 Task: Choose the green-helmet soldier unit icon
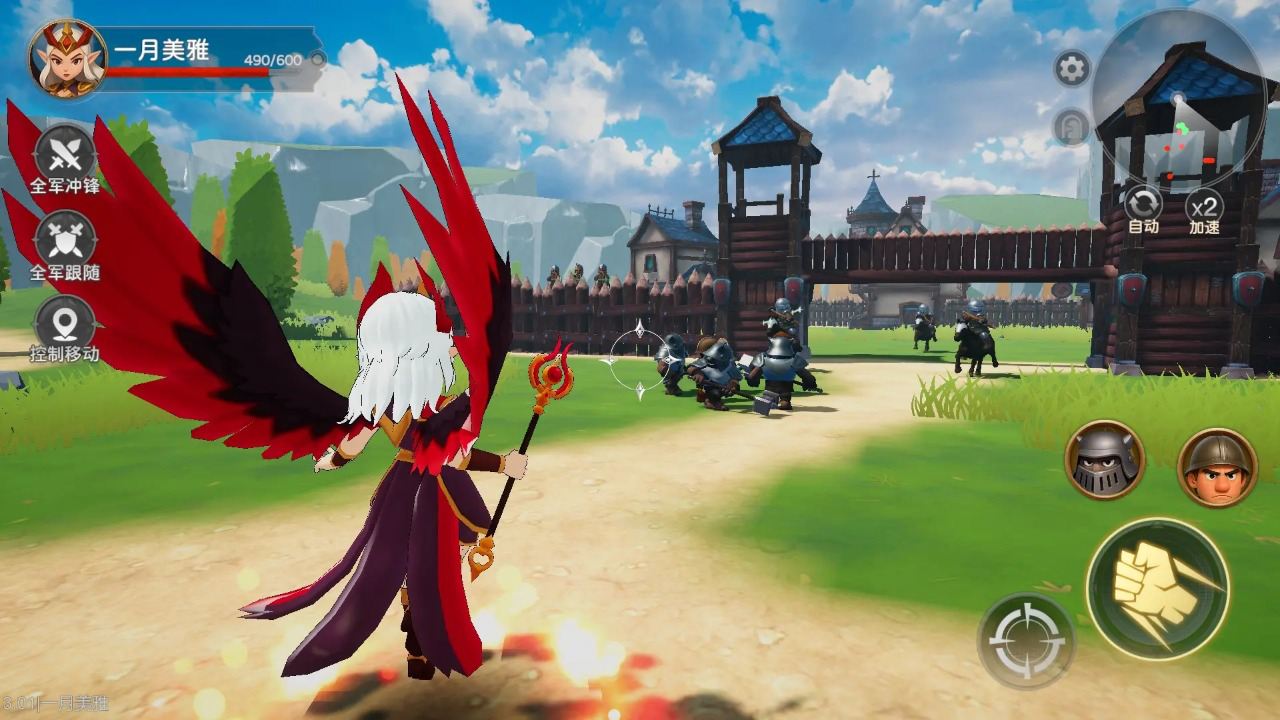[x=1217, y=467]
